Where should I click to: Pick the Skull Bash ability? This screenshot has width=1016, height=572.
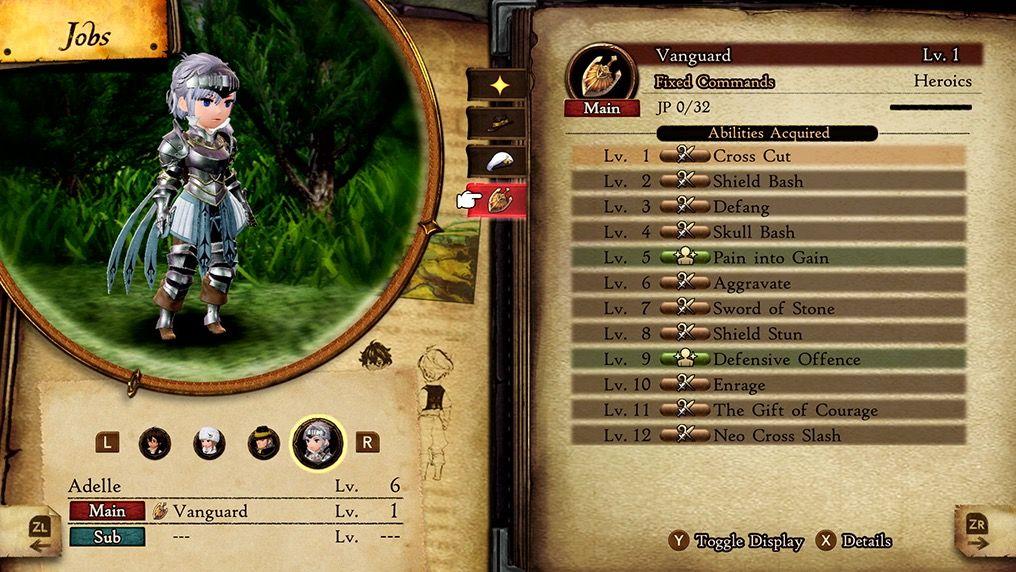click(x=768, y=232)
